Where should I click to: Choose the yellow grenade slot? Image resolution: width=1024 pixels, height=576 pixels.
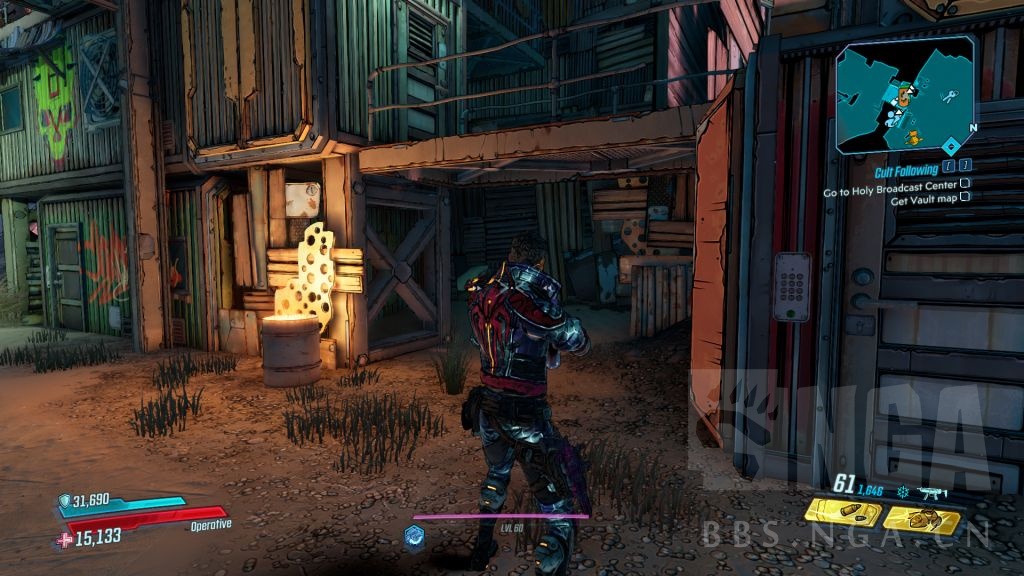[x=922, y=519]
